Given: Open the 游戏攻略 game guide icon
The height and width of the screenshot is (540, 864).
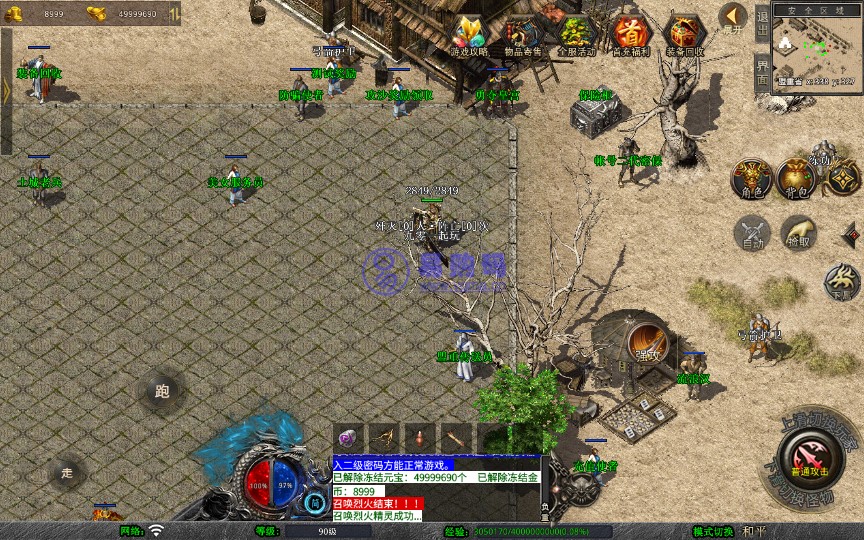Looking at the screenshot, I should (x=469, y=35).
